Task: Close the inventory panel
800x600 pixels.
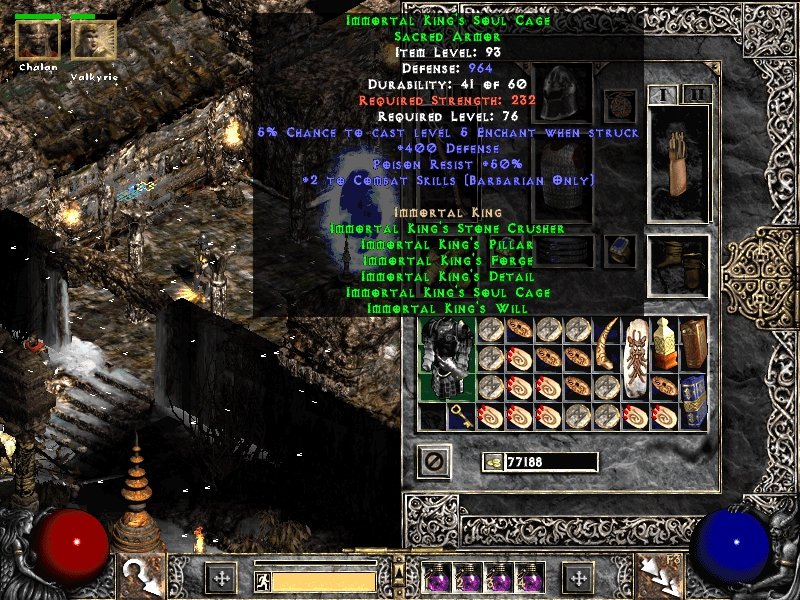Action: click(x=434, y=461)
